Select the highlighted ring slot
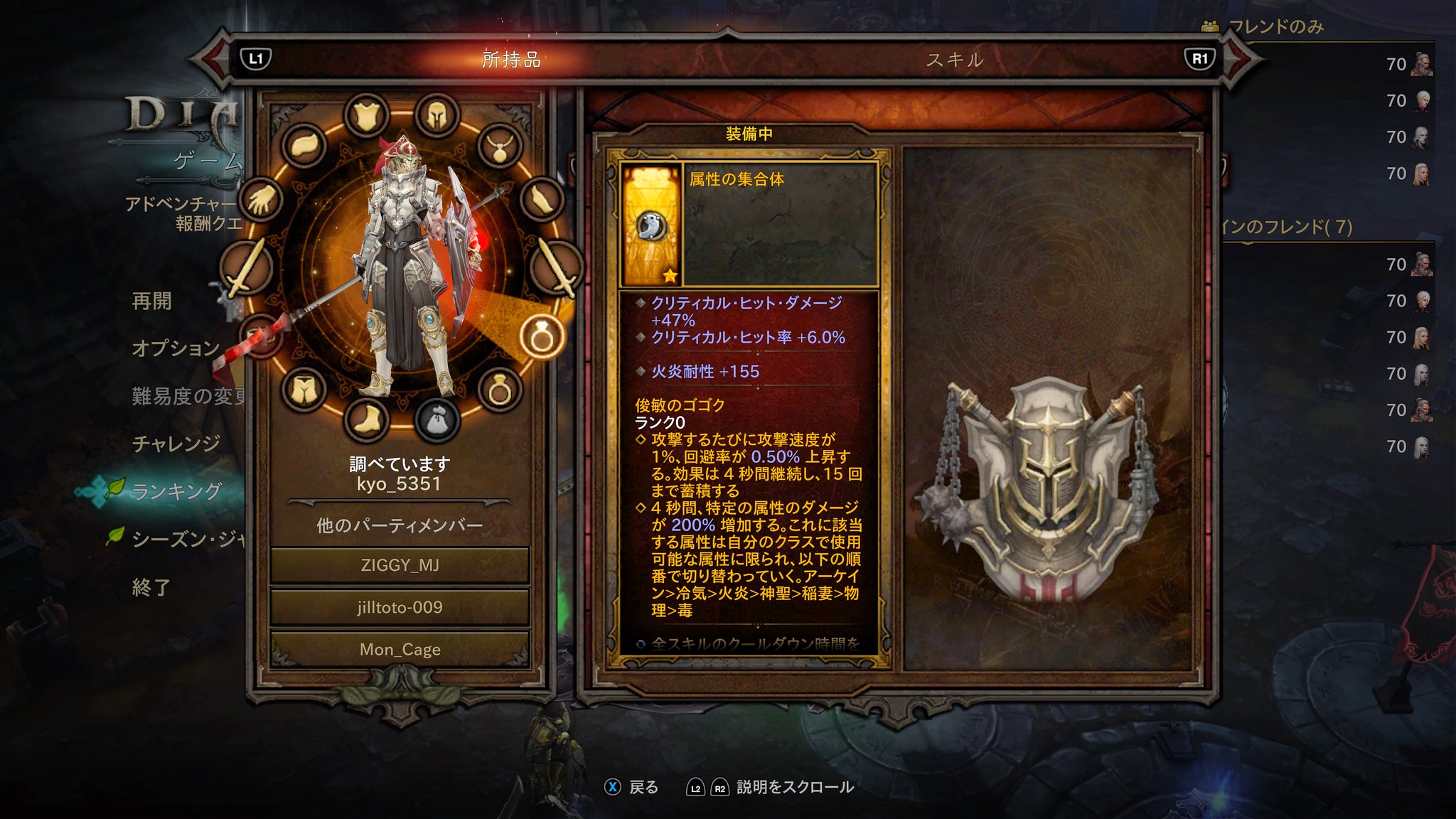Image resolution: width=1456 pixels, height=819 pixels. pos(541,336)
